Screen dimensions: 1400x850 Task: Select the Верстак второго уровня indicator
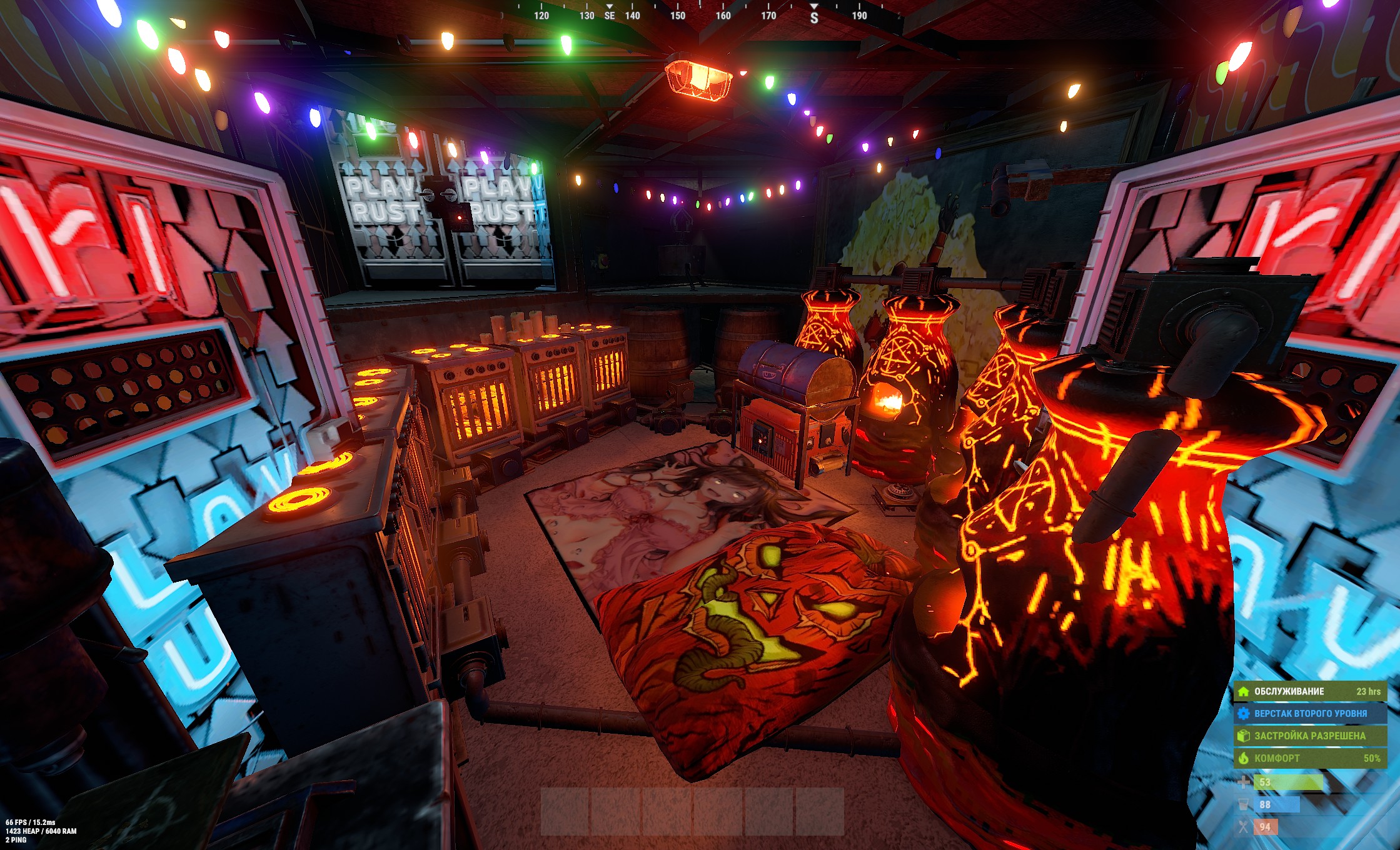[1310, 713]
